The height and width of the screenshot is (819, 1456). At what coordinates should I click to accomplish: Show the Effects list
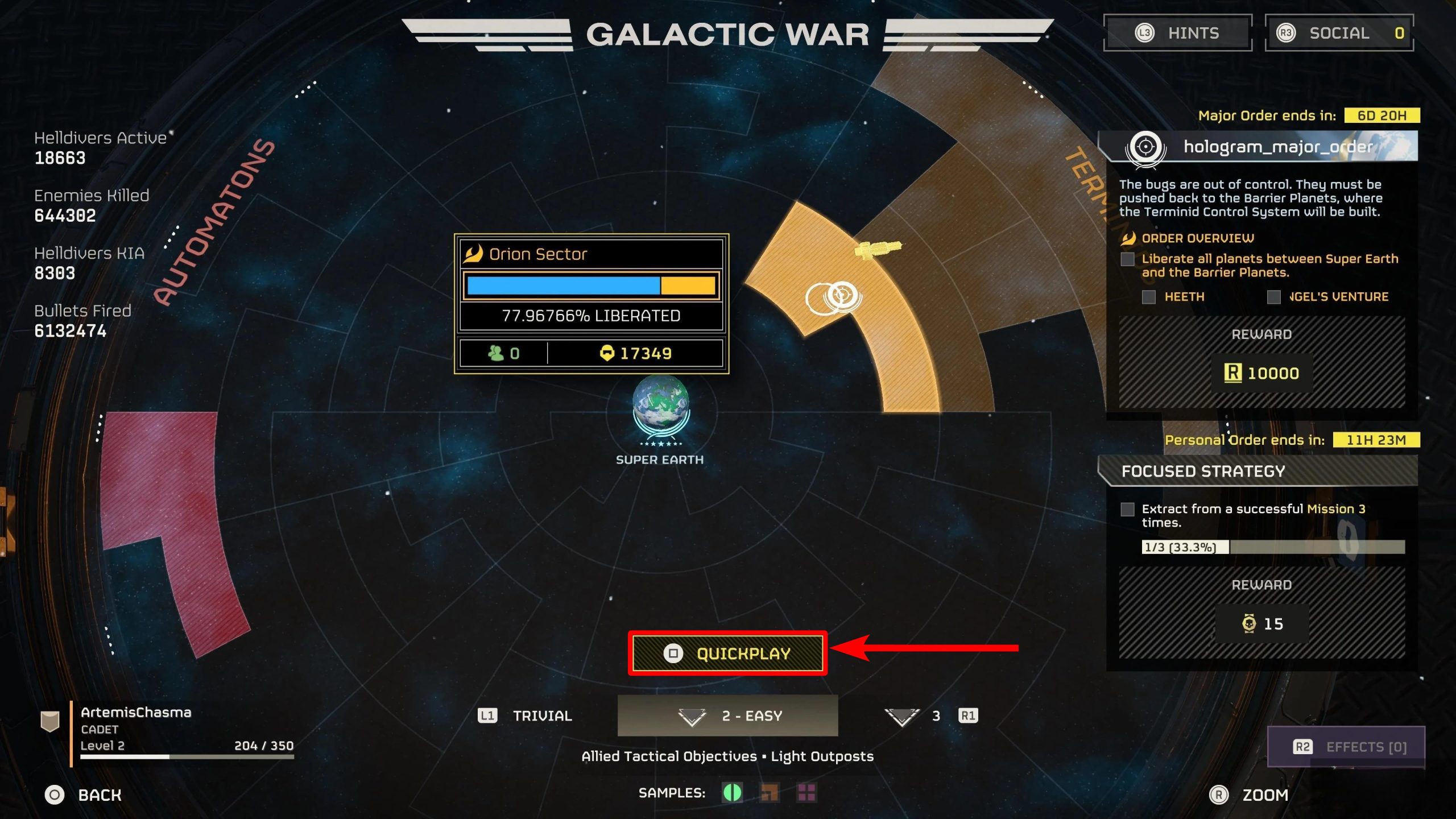[x=1346, y=747]
